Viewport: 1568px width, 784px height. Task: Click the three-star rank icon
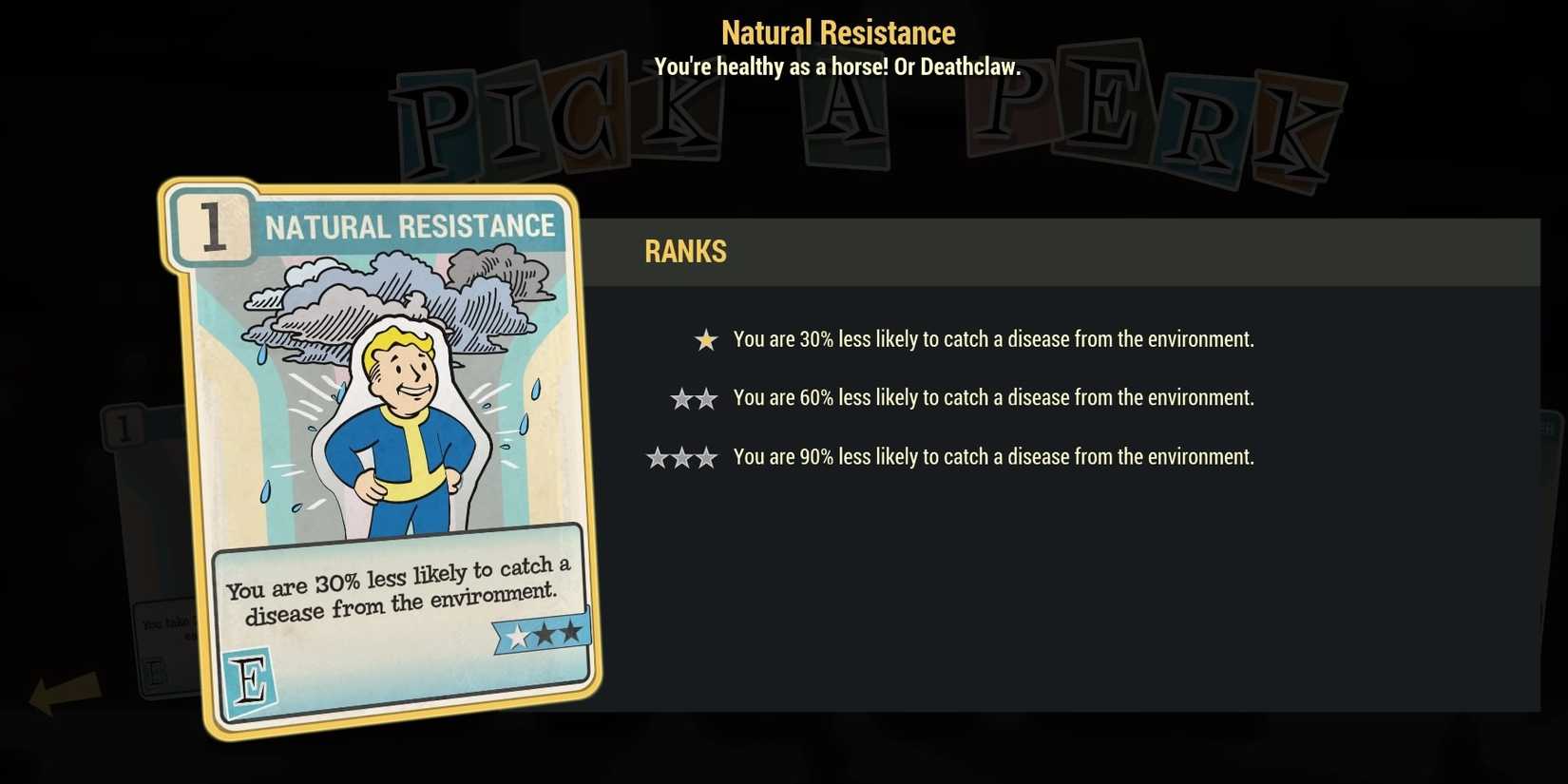[x=681, y=457]
